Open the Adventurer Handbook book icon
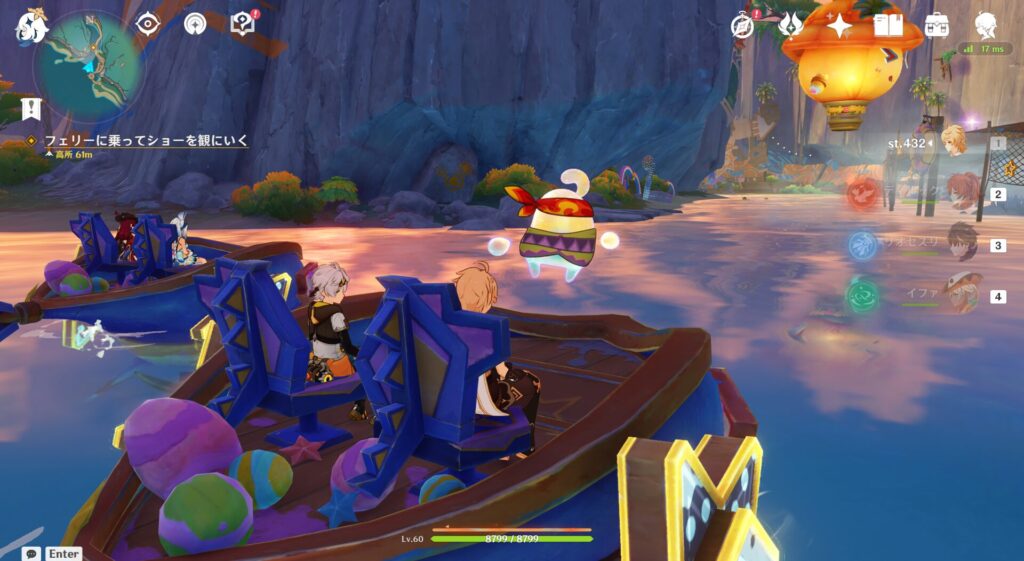The height and width of the screenshot is (561, 1024). pos(888,25)
